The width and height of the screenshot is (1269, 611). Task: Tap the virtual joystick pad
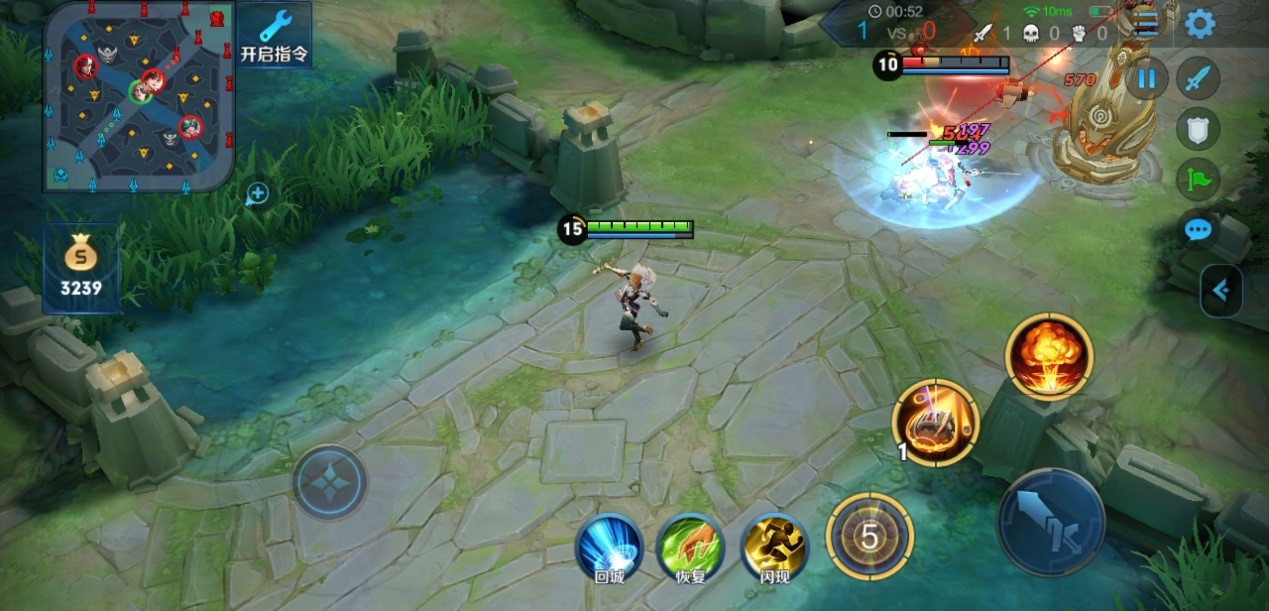click(330, 481)
